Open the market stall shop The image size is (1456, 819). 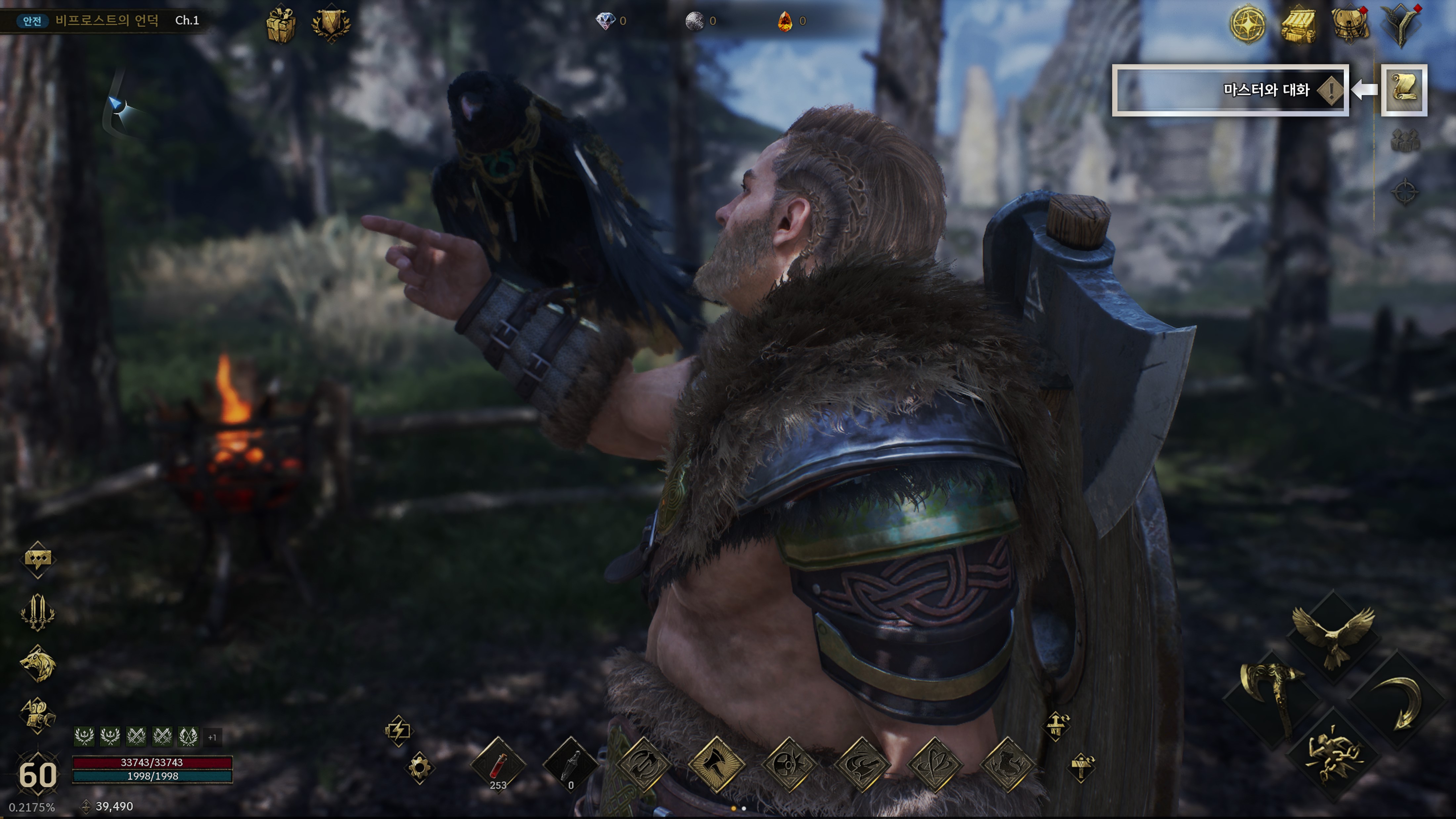coord(1299,24)
